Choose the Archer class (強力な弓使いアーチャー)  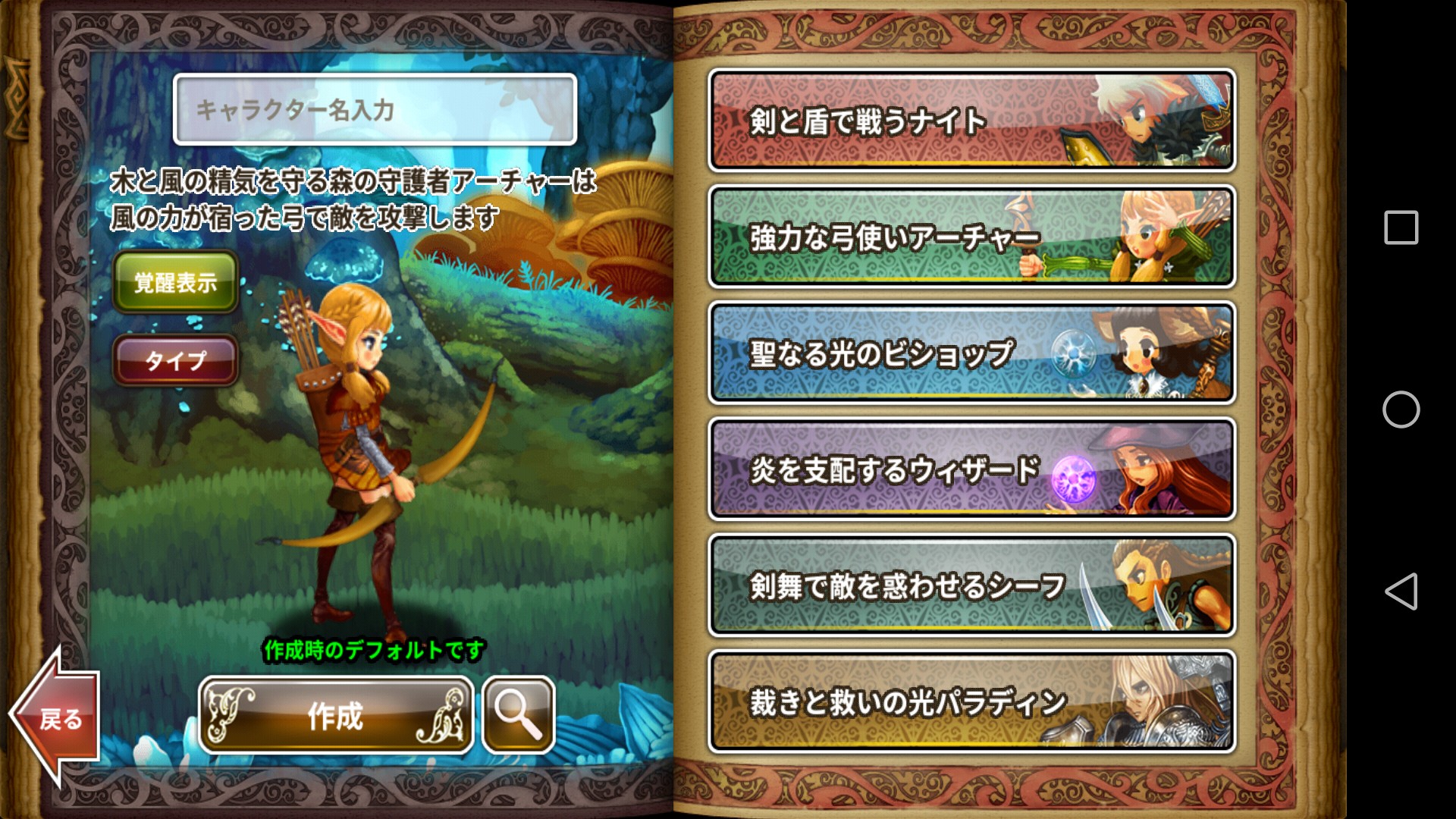971,237
